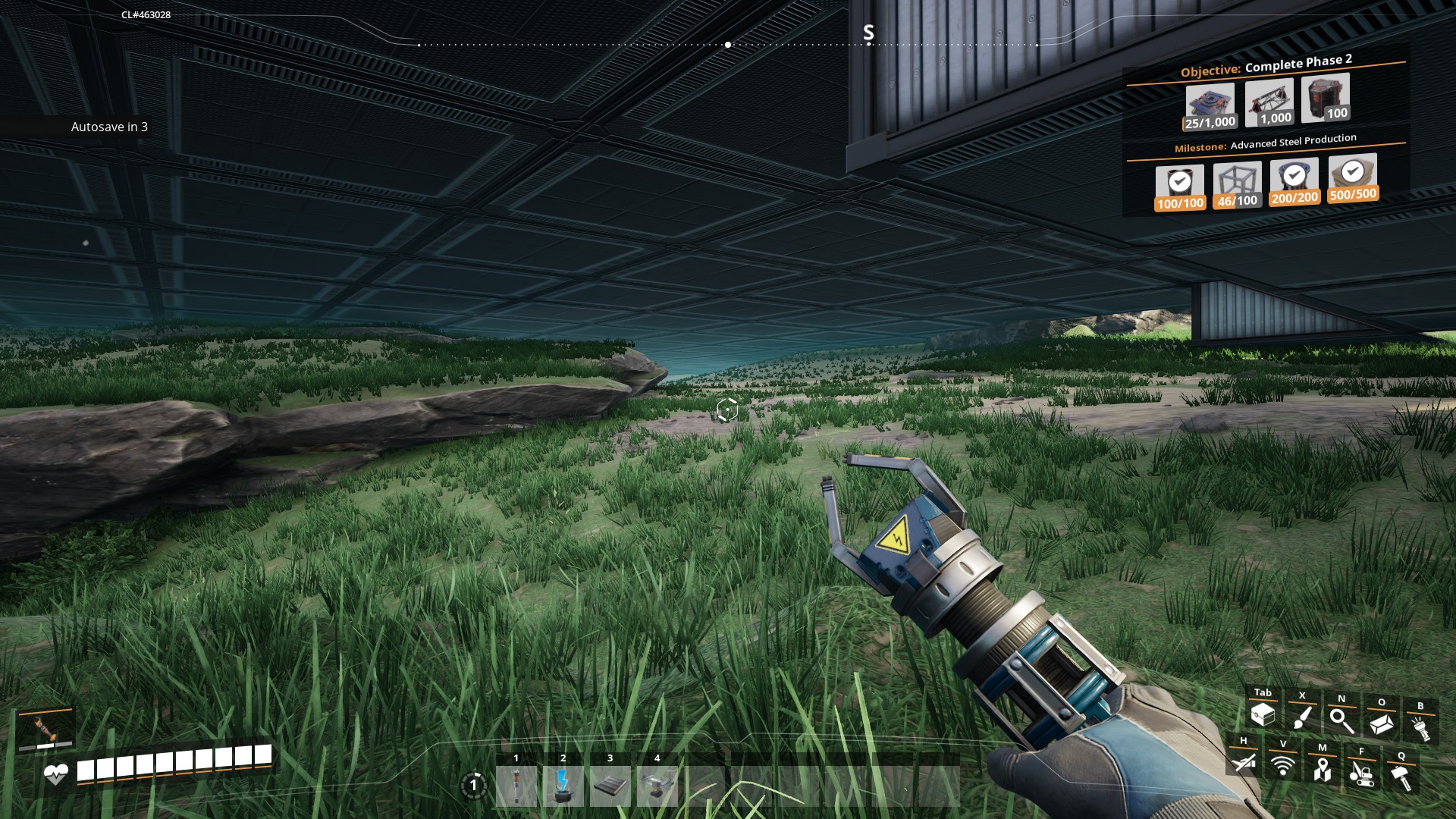Open the paintbrush customizer icon
The image size is (1456, 819).
1302,717
